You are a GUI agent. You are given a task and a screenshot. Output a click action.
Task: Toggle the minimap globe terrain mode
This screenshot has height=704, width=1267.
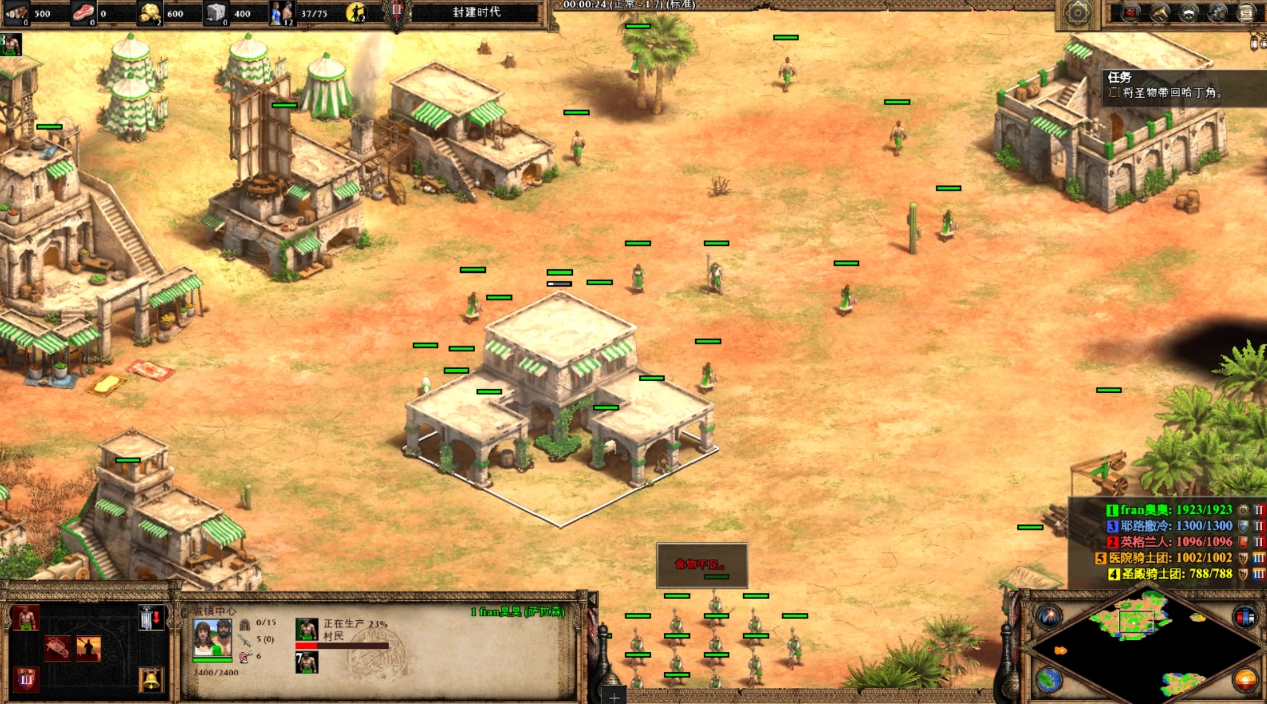coord(1047,681)
